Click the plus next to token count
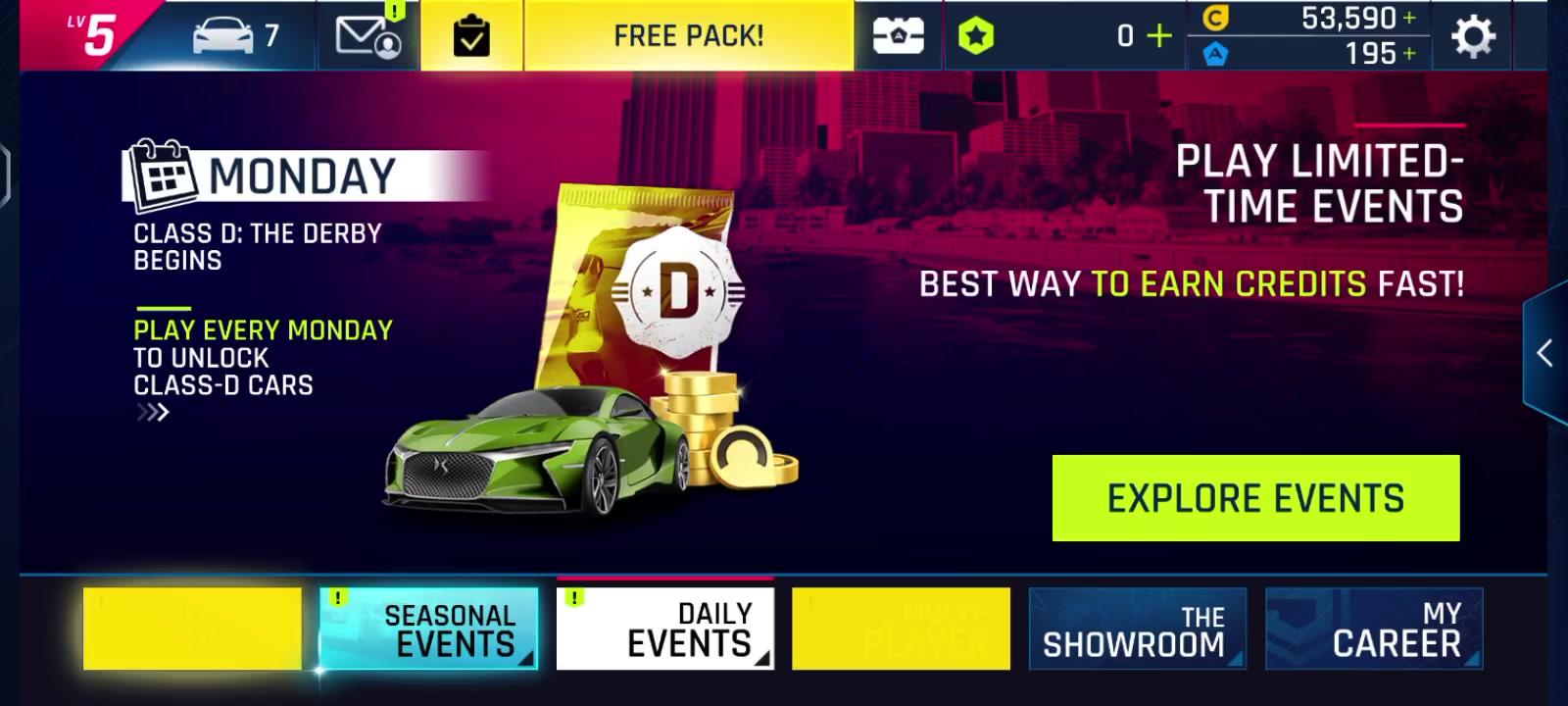 point(1158,33)
